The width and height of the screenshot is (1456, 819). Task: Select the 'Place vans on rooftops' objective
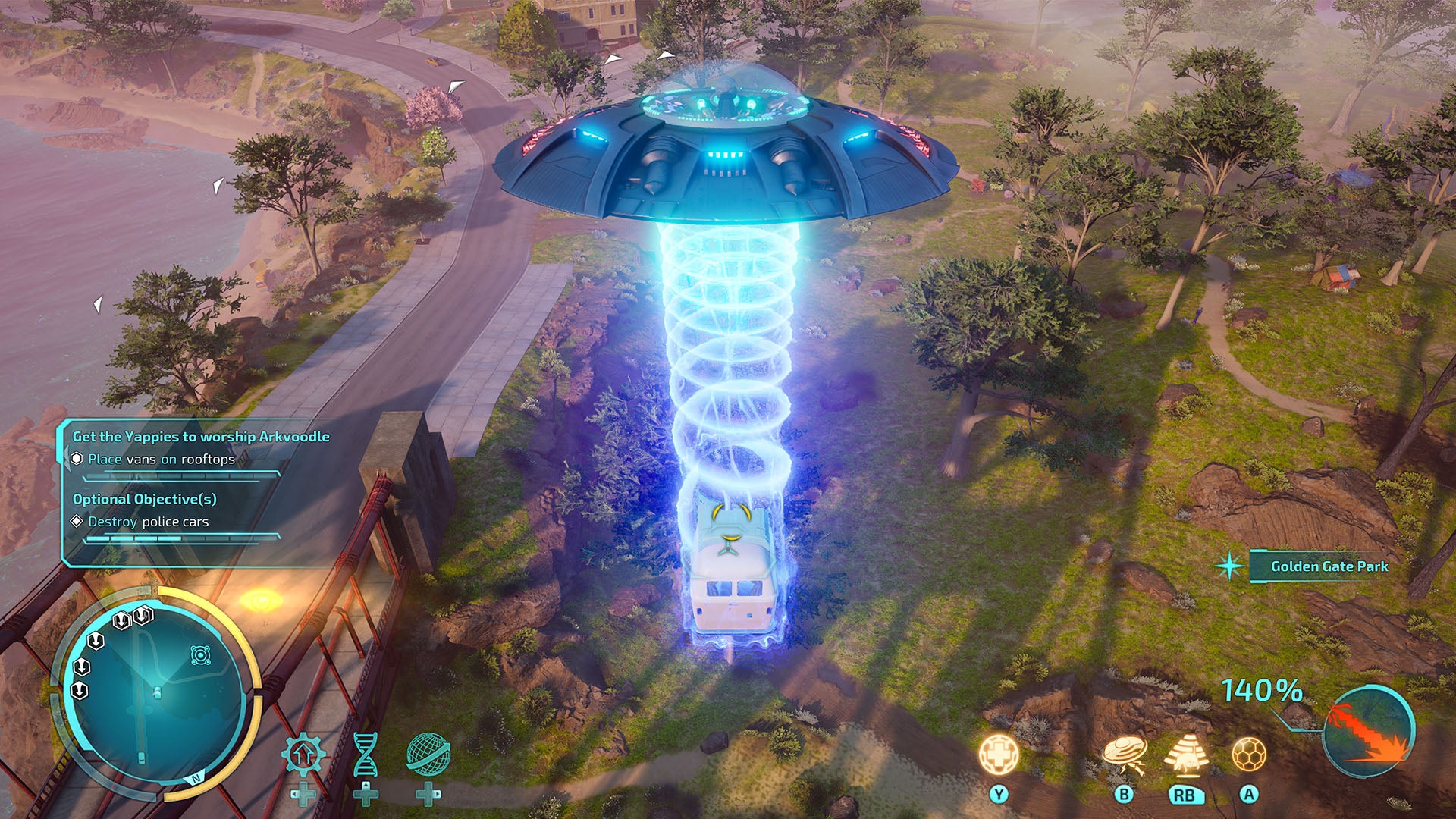[x=161, y=459]
